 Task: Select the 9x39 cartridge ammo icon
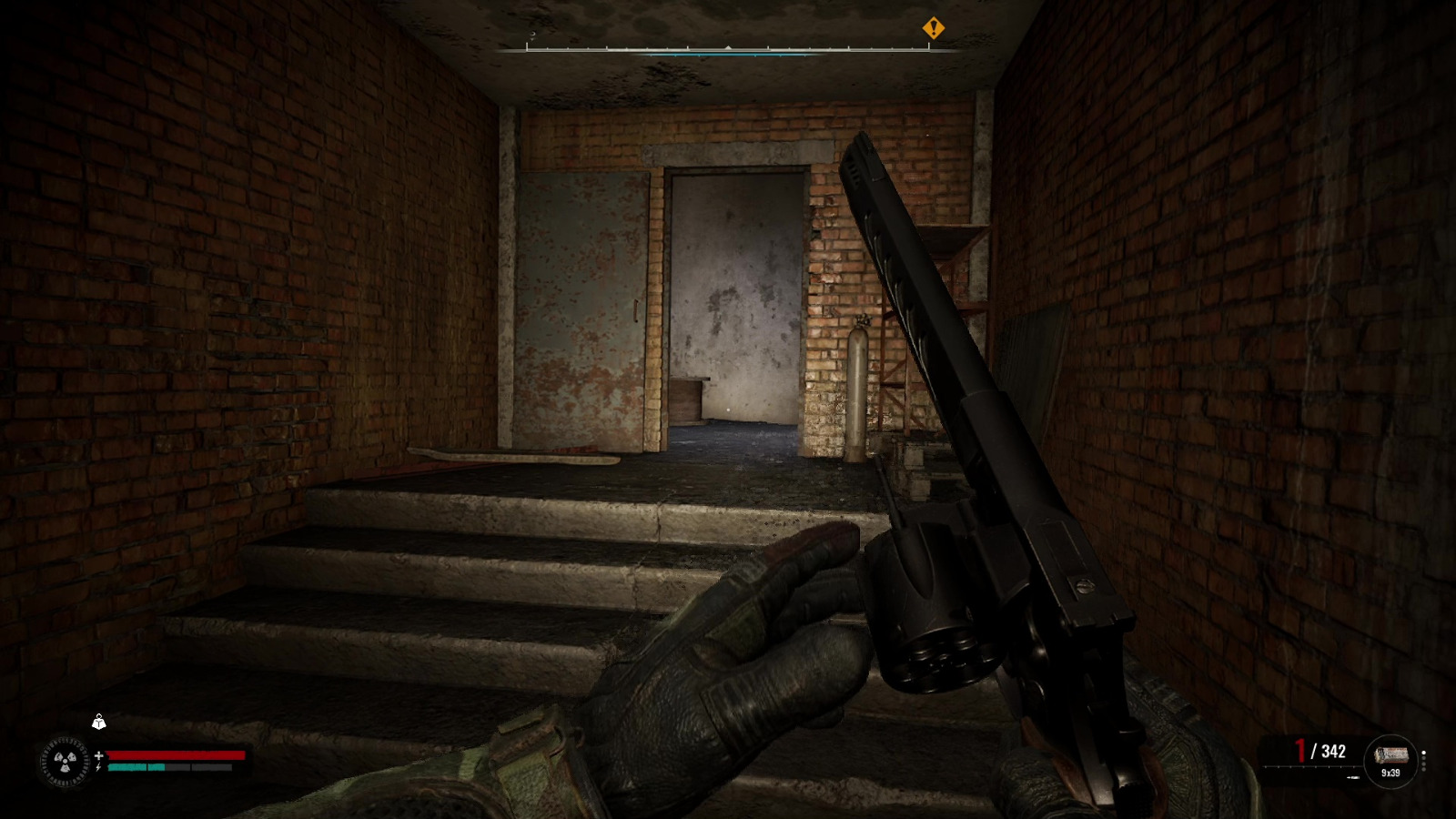click(x=1391, y=754)
